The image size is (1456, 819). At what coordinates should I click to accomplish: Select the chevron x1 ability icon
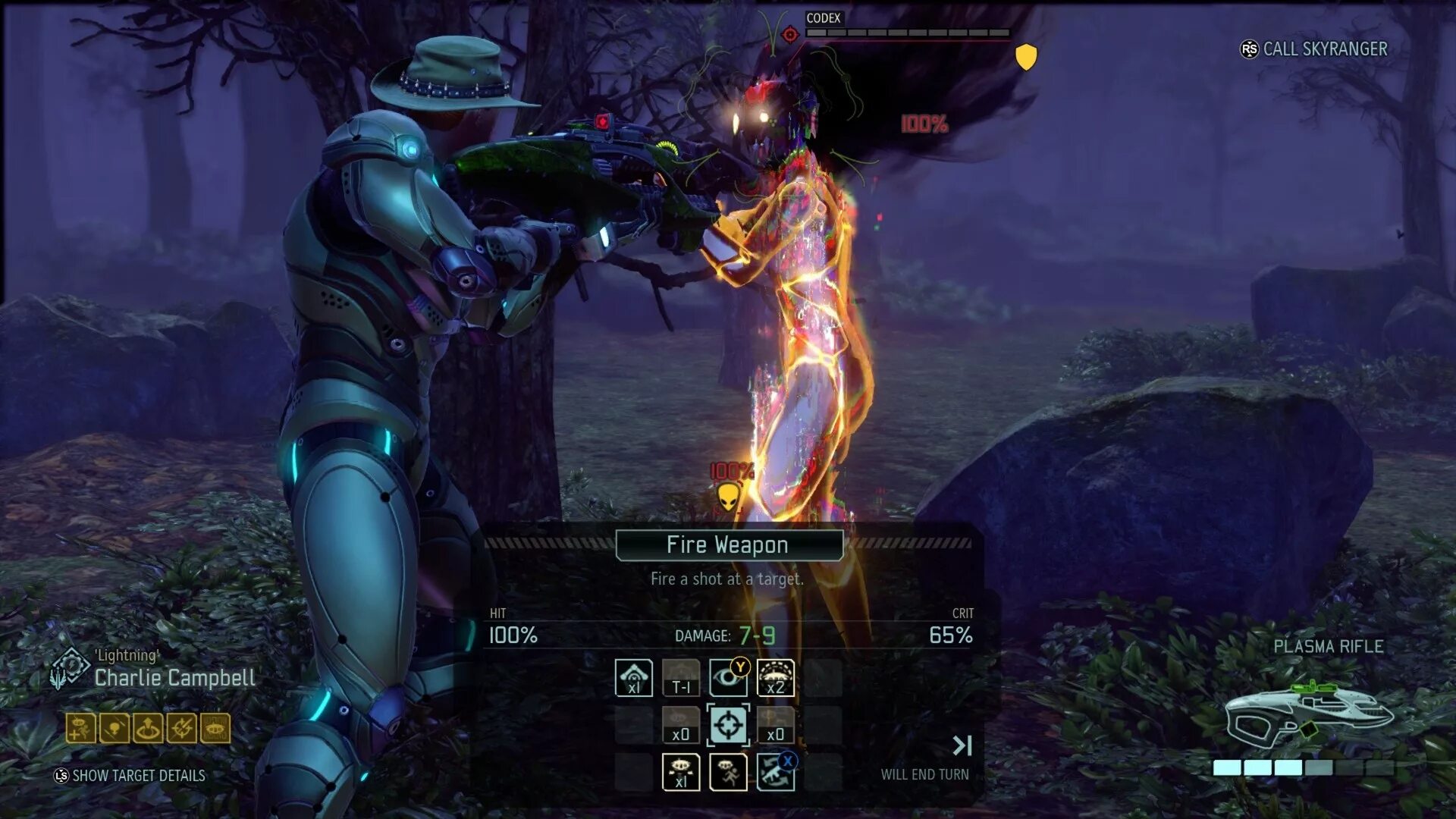click(x=633, y=677)
